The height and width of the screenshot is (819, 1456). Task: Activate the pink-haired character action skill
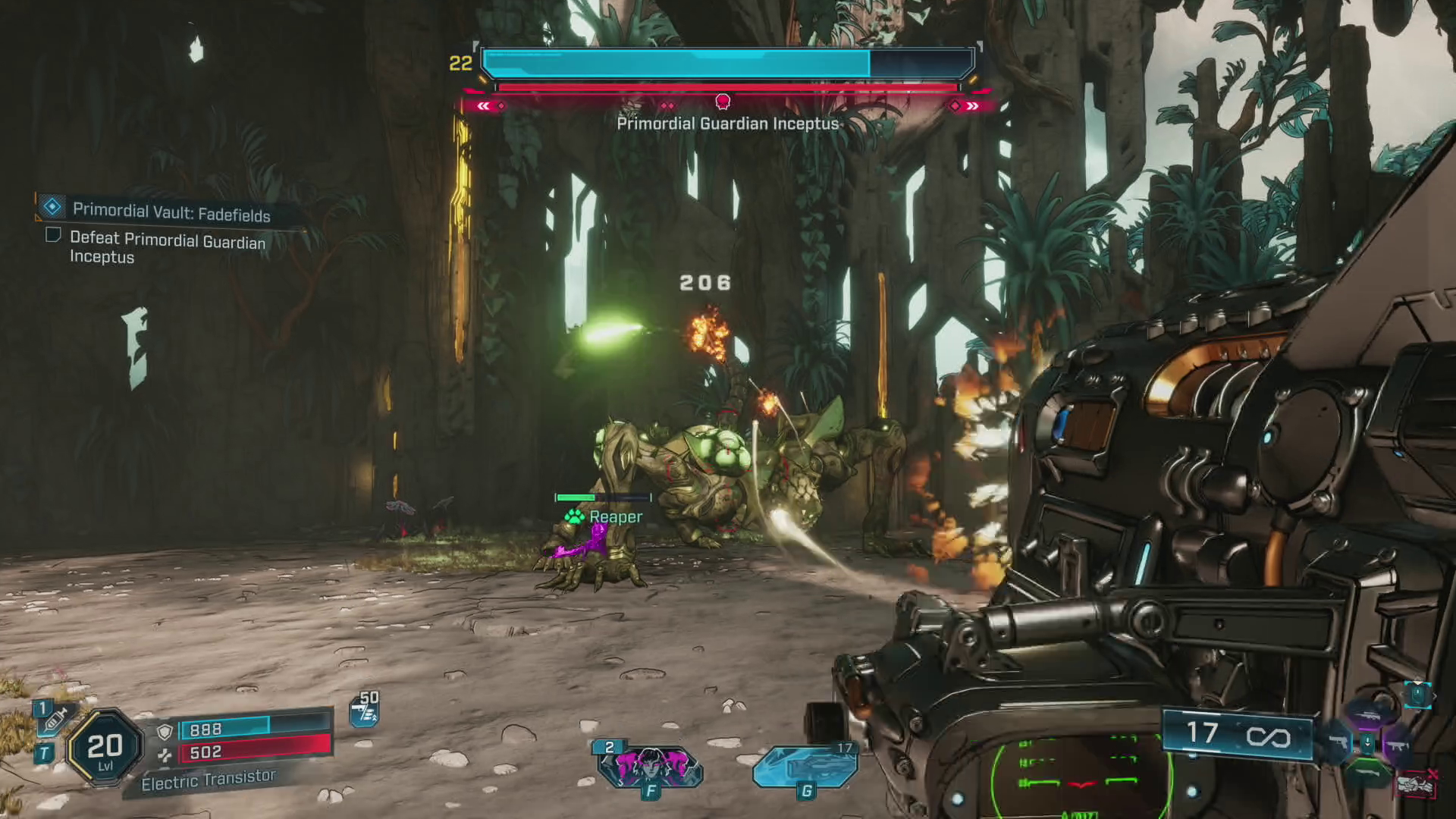[650, 766]
